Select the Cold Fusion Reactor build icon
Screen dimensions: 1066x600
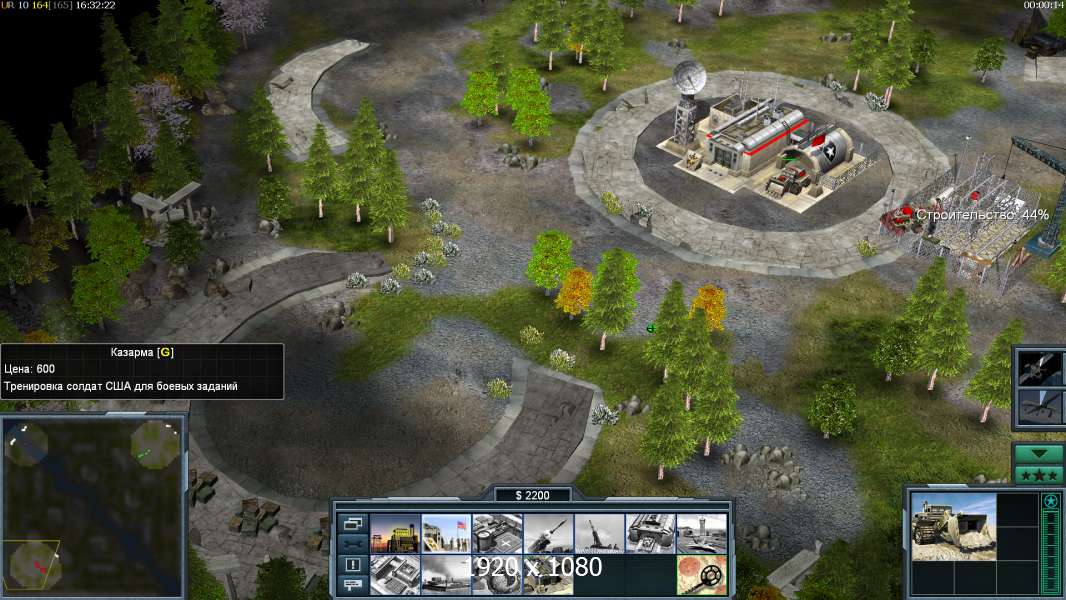tap(394, 534)
